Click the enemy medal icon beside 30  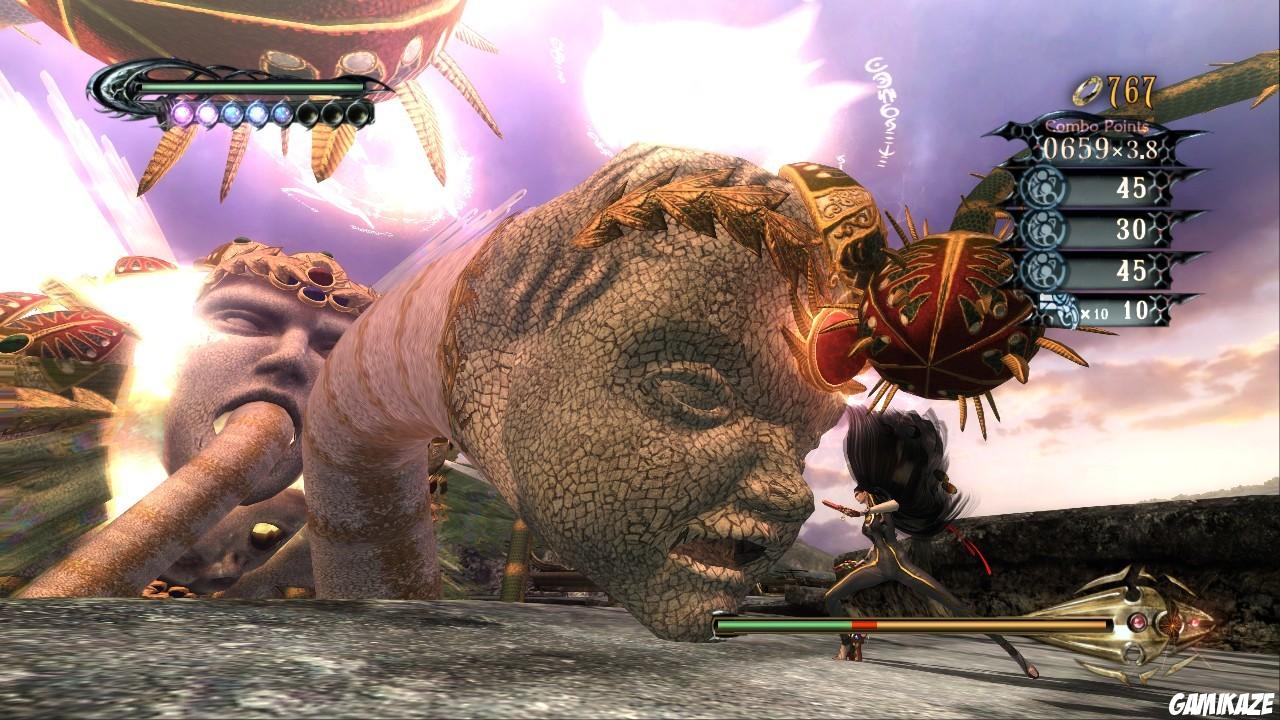click(x=1047, y=229)
